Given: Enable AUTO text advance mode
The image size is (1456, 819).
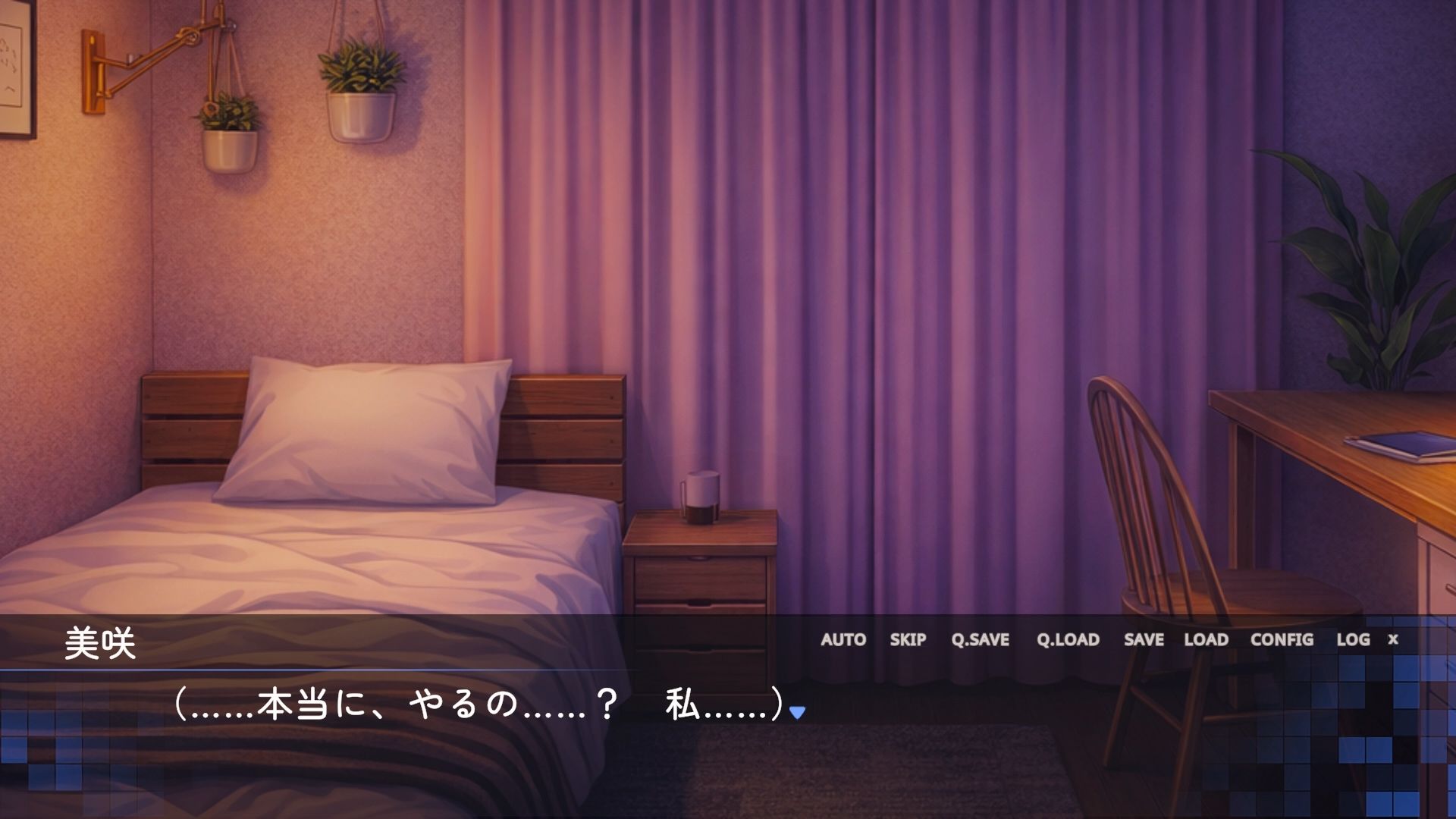Looking at the screenshot, I should point(843,639).
